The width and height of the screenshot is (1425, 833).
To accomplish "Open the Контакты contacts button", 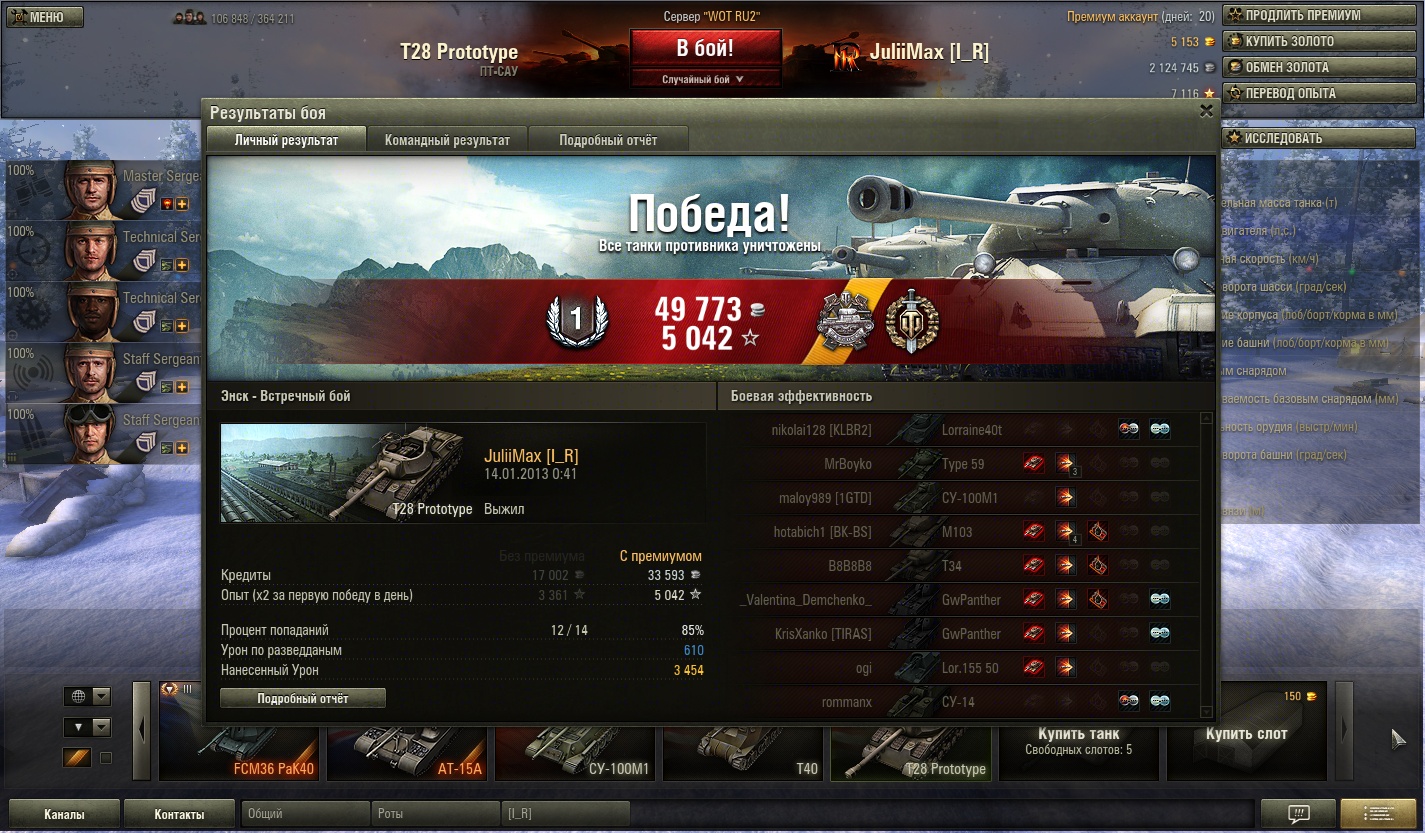I will pos(179,814).
